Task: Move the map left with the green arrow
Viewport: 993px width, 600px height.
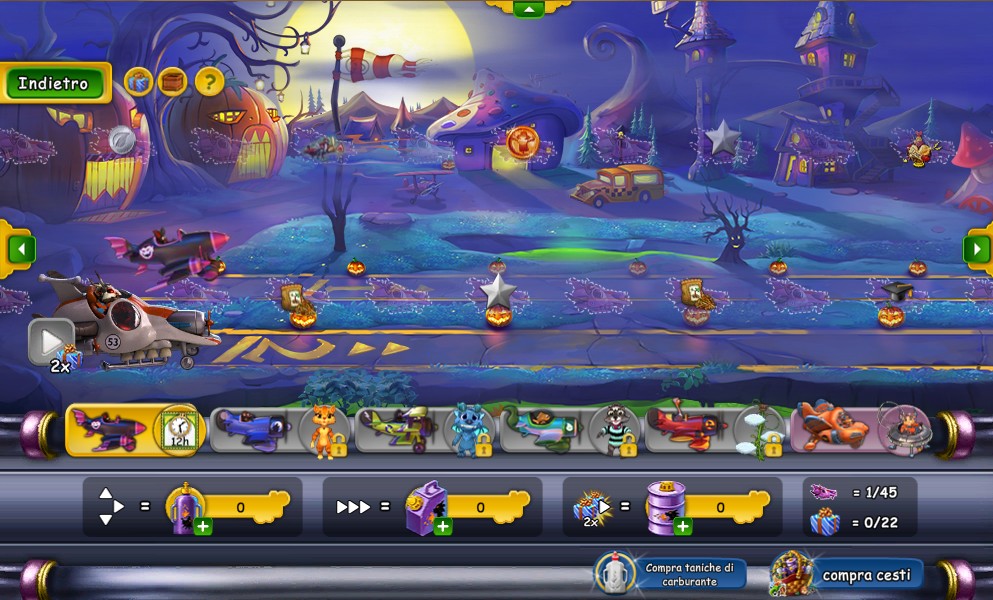Action: (21, 248)
